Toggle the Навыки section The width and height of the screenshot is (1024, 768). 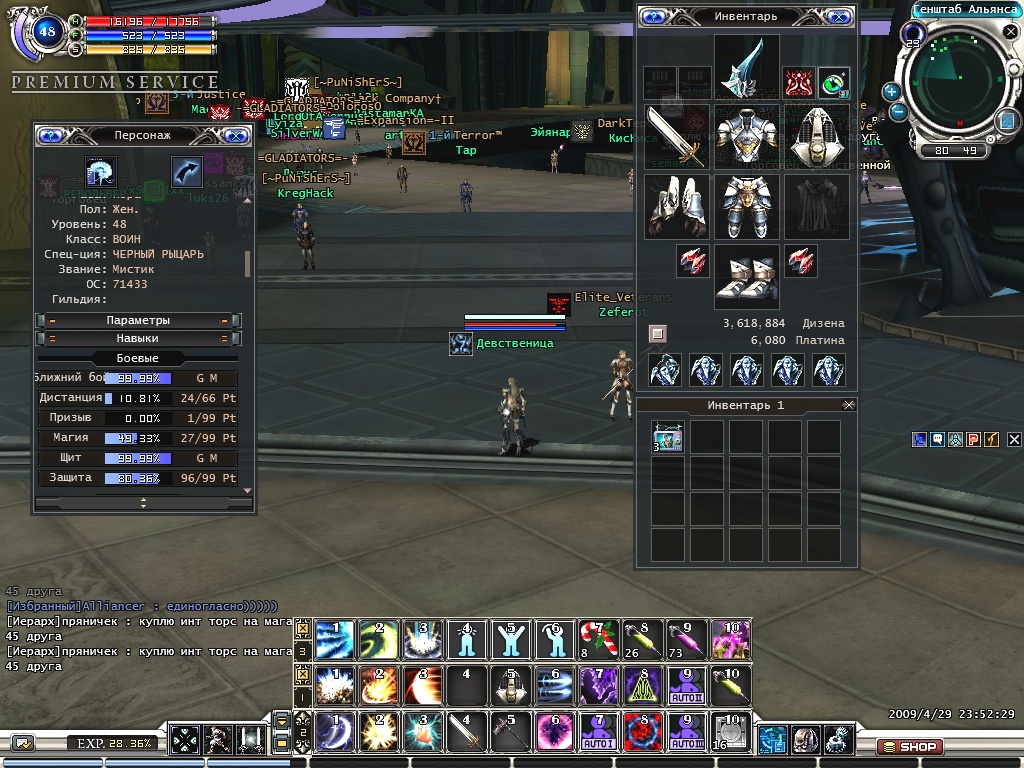click(138, 339)
